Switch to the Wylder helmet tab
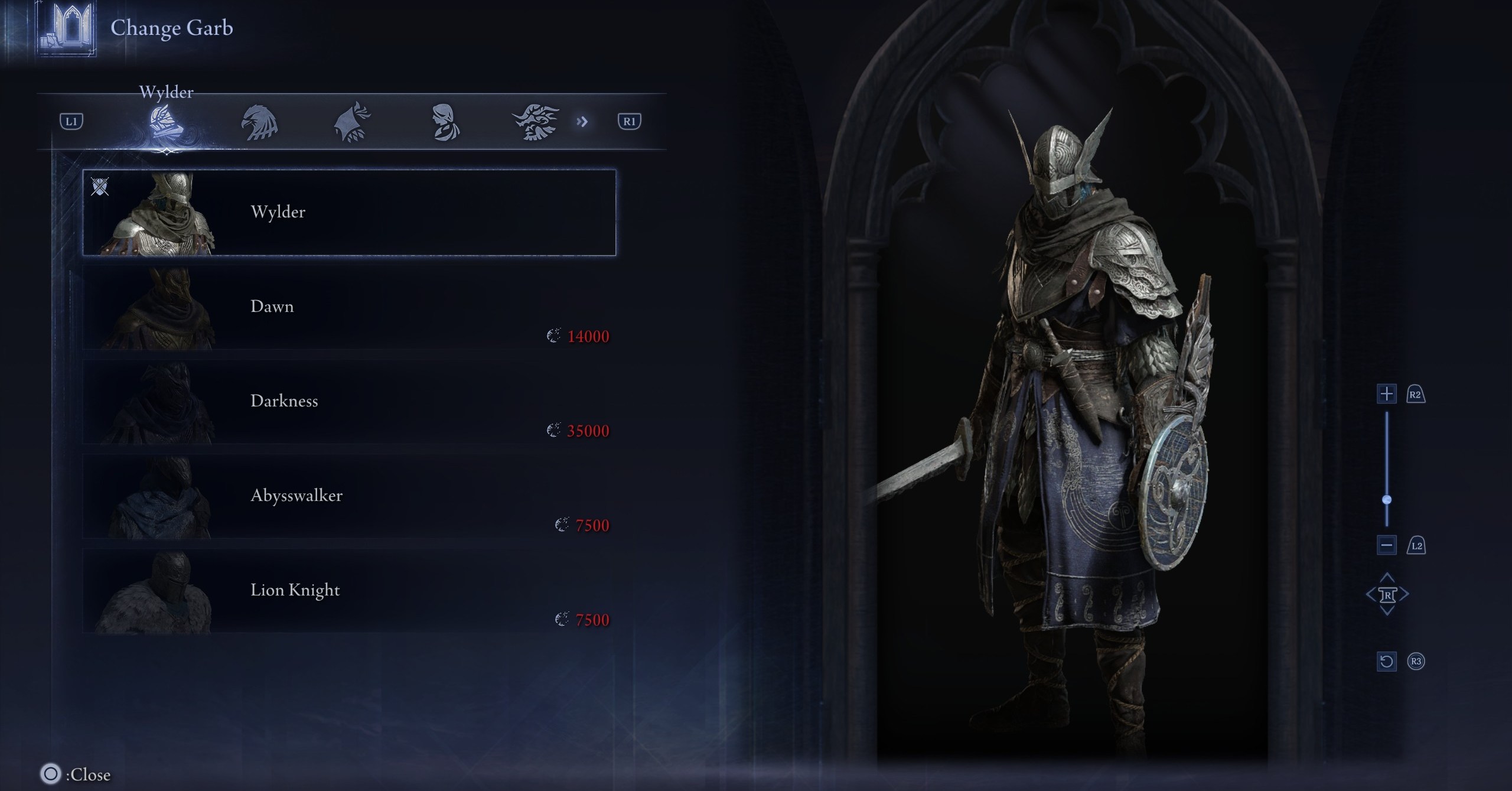Image resolution: width=1512 pixels, height=791 pixels. 166,122
